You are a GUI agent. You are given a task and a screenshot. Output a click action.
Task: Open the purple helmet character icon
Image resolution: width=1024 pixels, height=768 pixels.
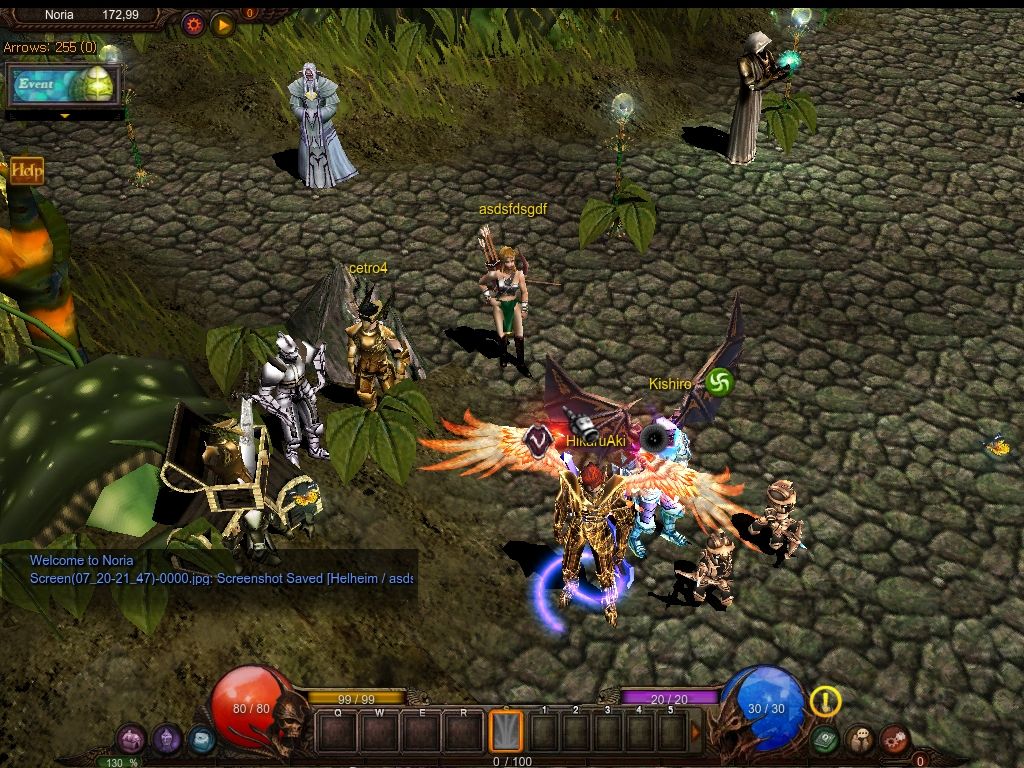pos(166,740)
